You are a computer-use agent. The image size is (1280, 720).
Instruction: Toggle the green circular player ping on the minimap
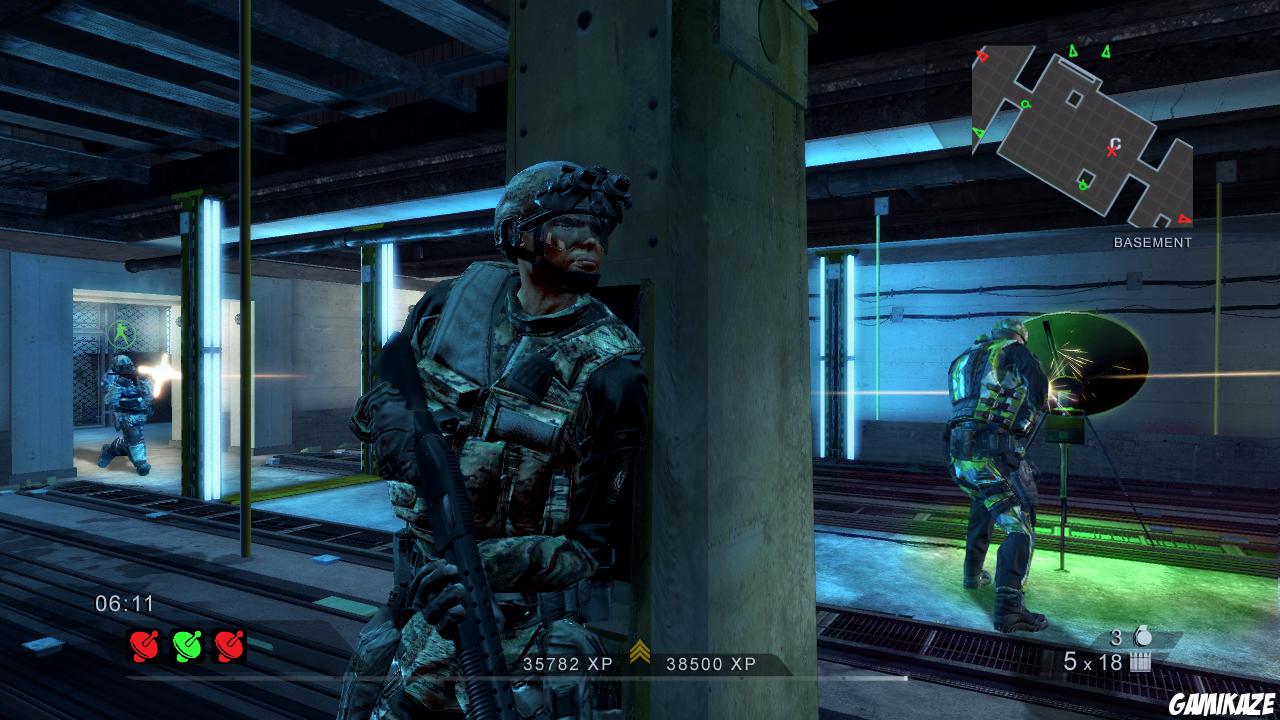(x=1028, y=104)
